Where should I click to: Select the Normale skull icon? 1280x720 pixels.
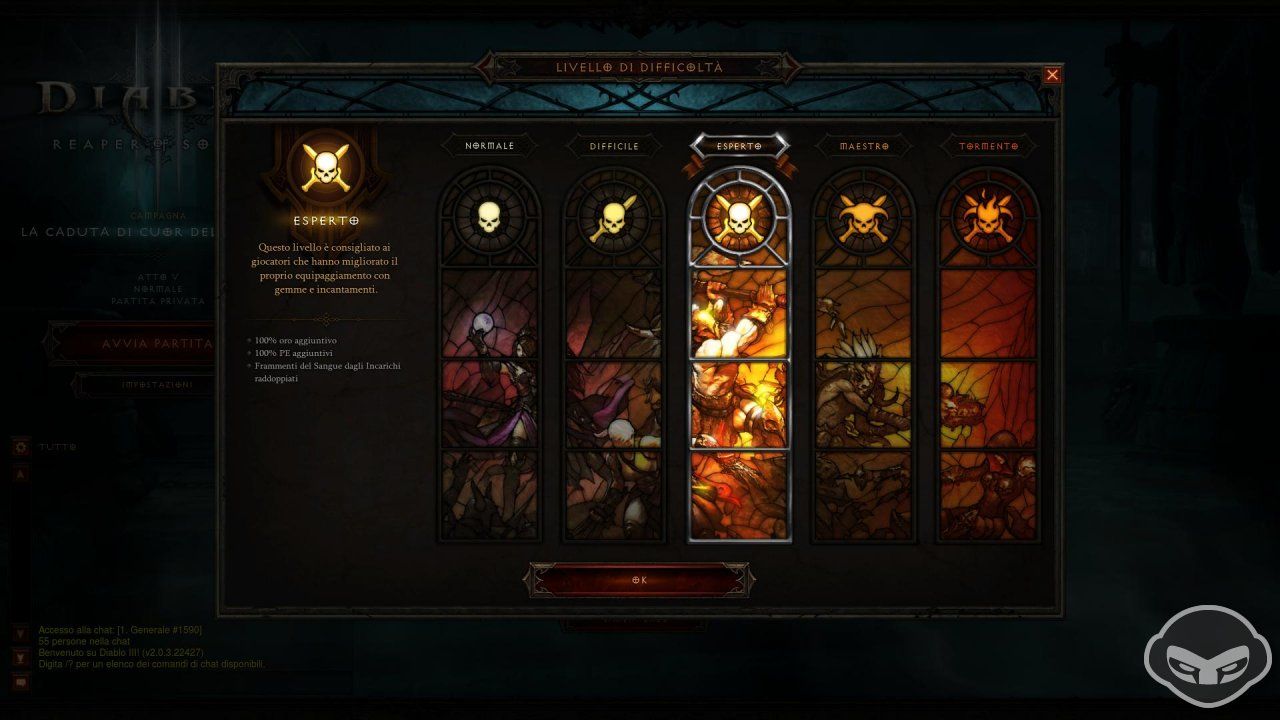tap(489, 220)
